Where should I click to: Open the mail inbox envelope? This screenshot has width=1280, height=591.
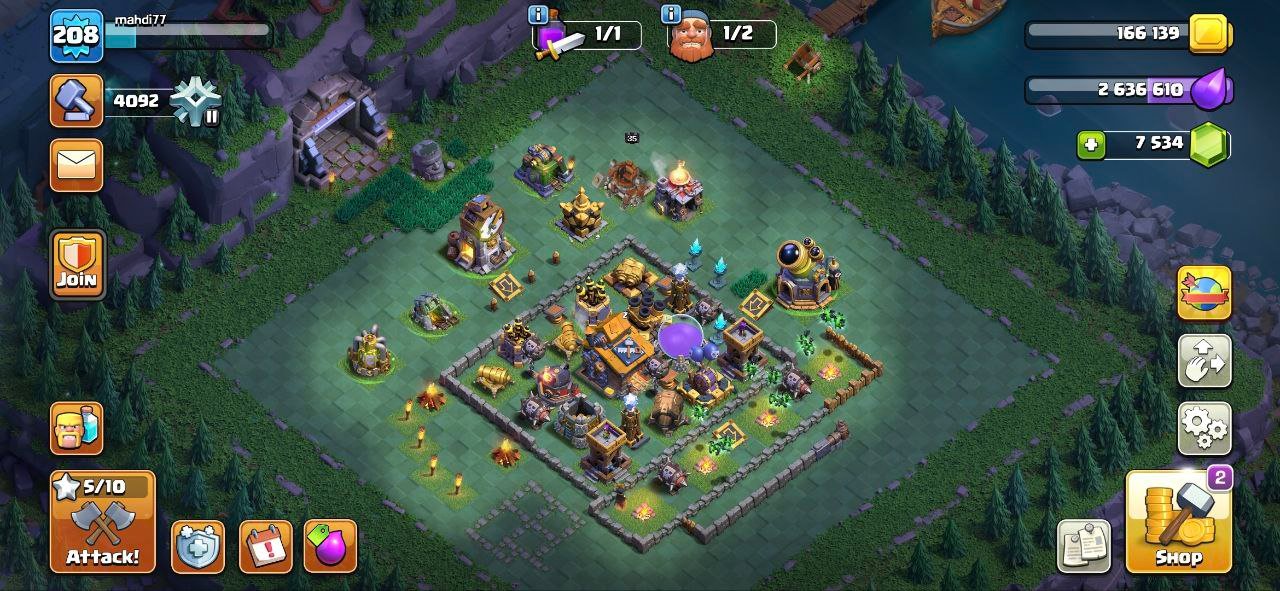click(x=77, y=165)
